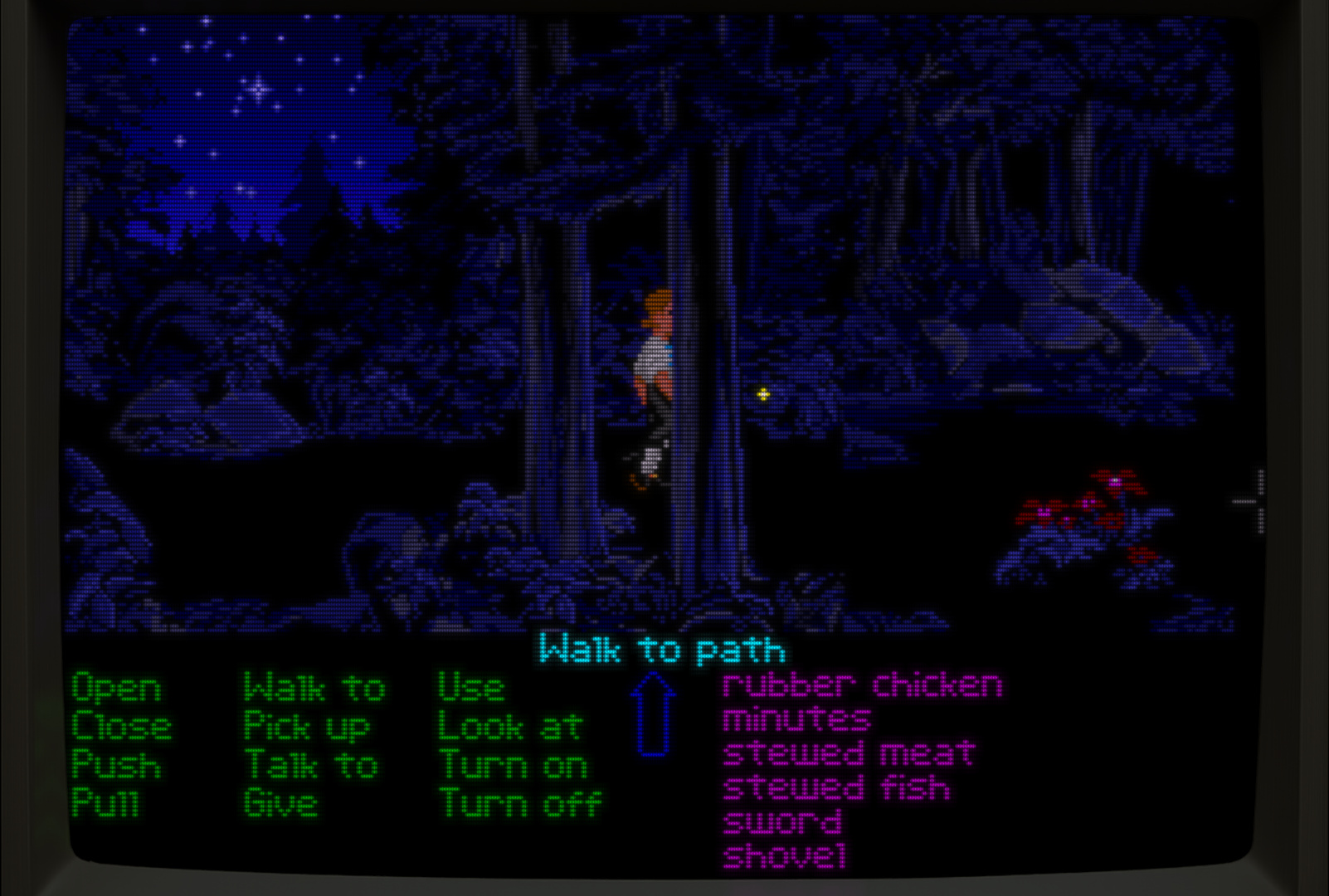This screenshot has height=896, width=1329.
Task: Pick the minutes inventory item
Action: [x=796, y=719]
